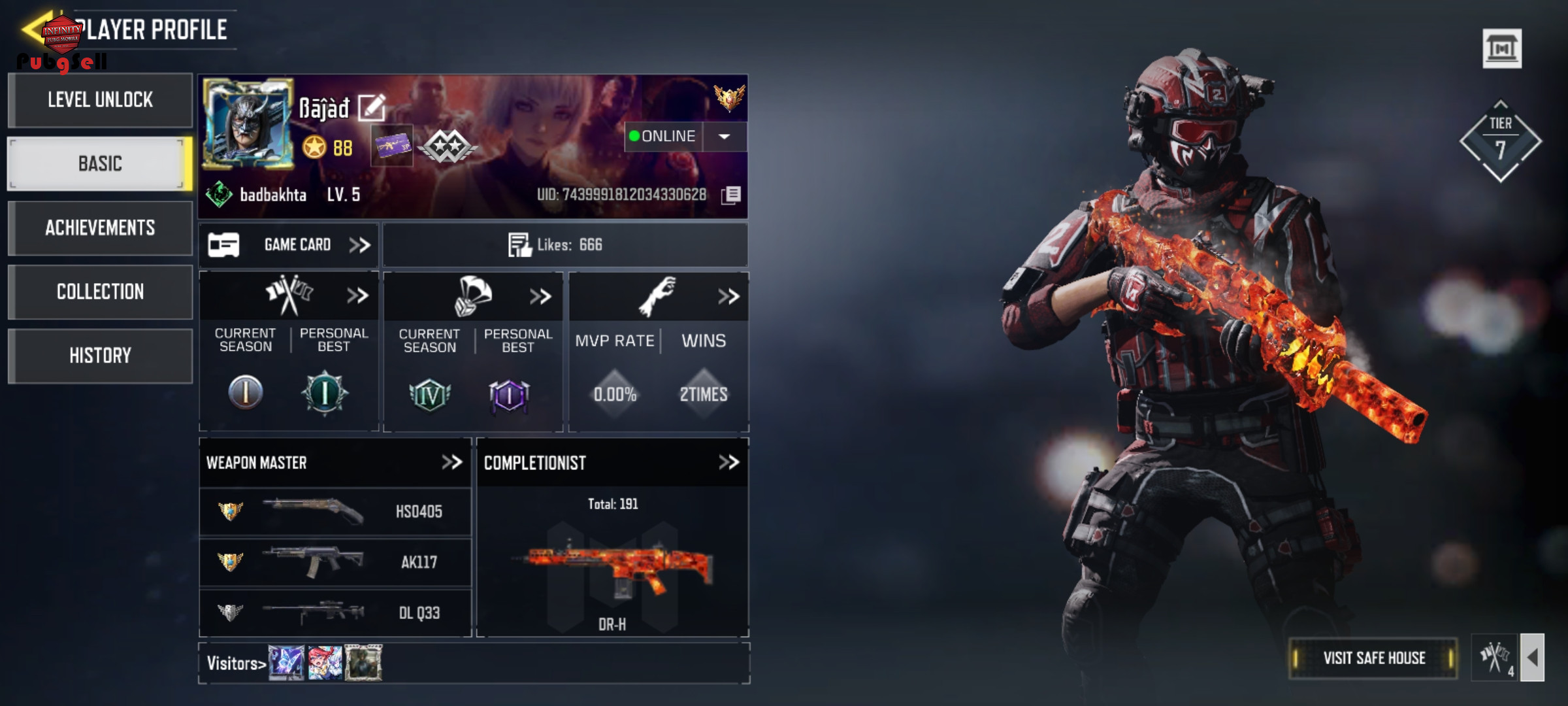The width and height of the screenshot is (1568, 706).
Task: Copy the UID with the copy icon
Action: coord(731,195)
